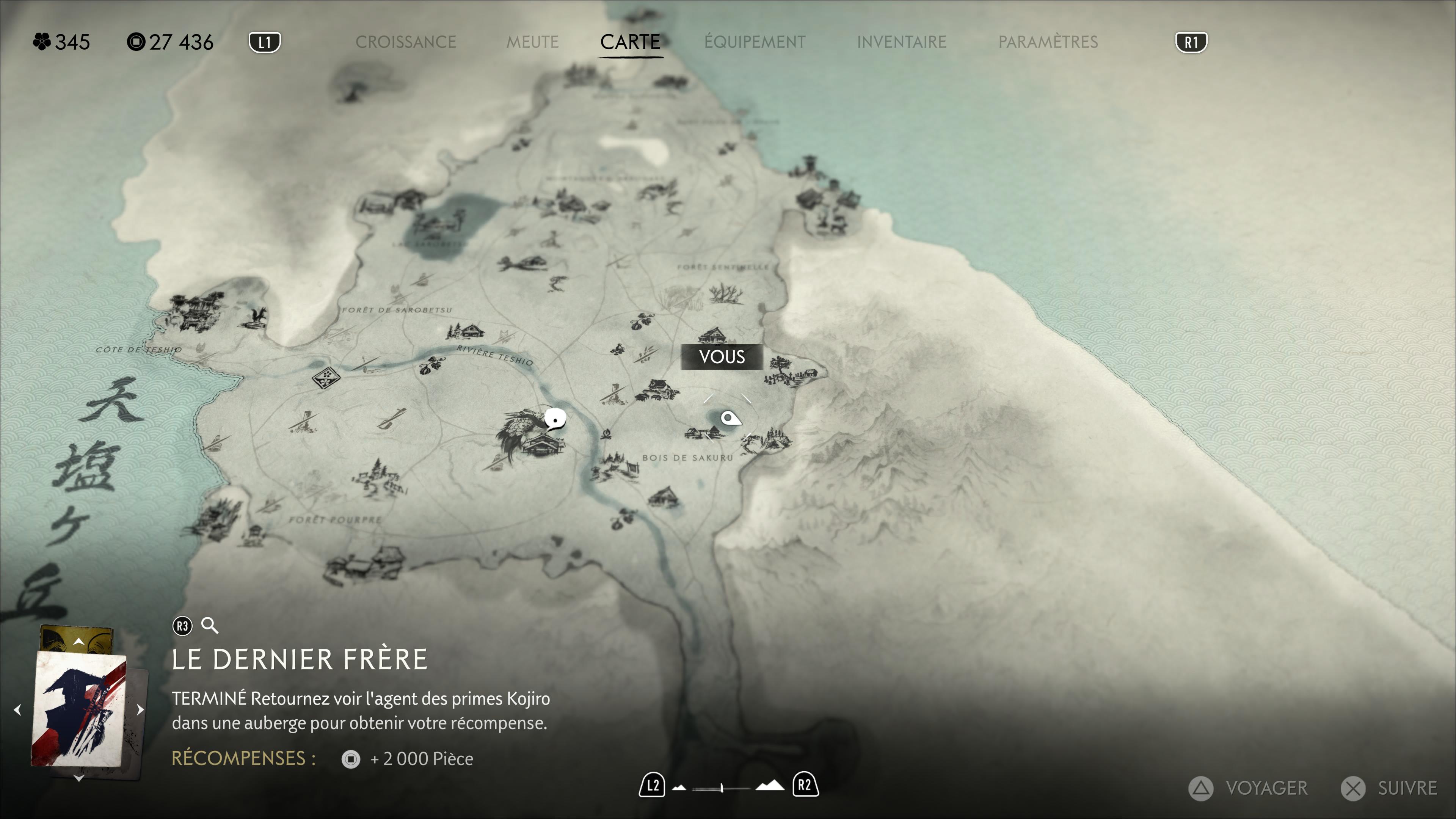
Task: Go to the Équipement tab
Action: pyautogui.click(x=755, y=42)
